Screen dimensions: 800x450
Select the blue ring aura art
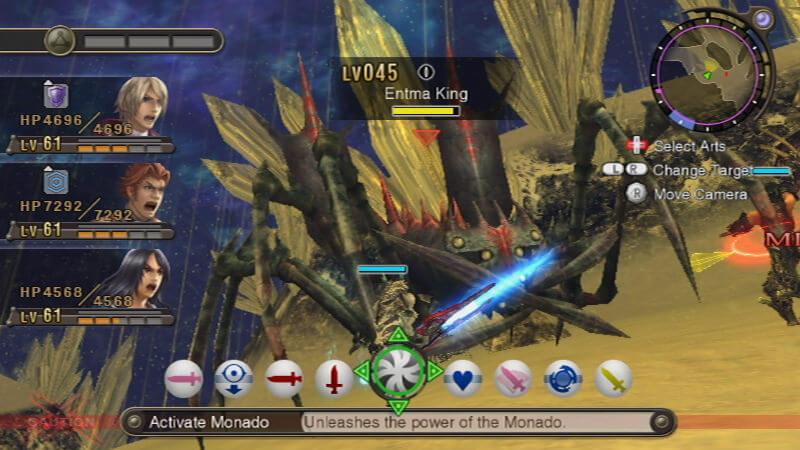564,379
